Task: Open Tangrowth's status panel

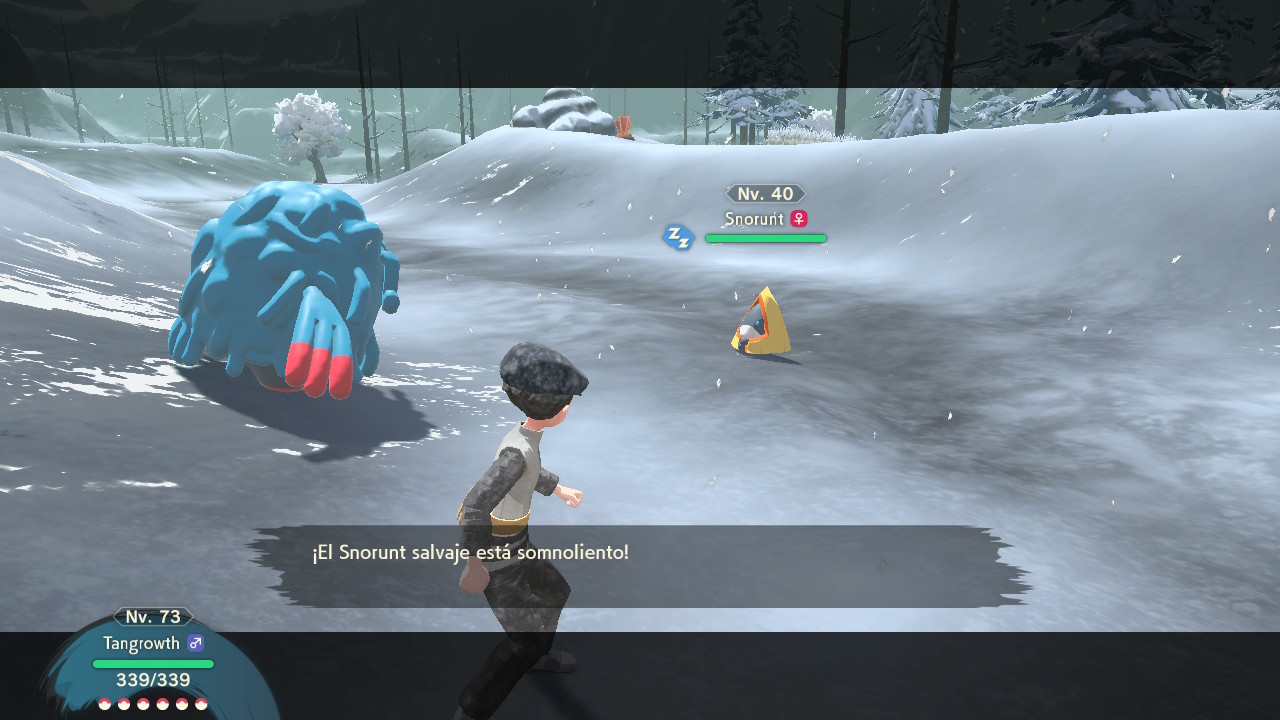Action: pos(153,657)
